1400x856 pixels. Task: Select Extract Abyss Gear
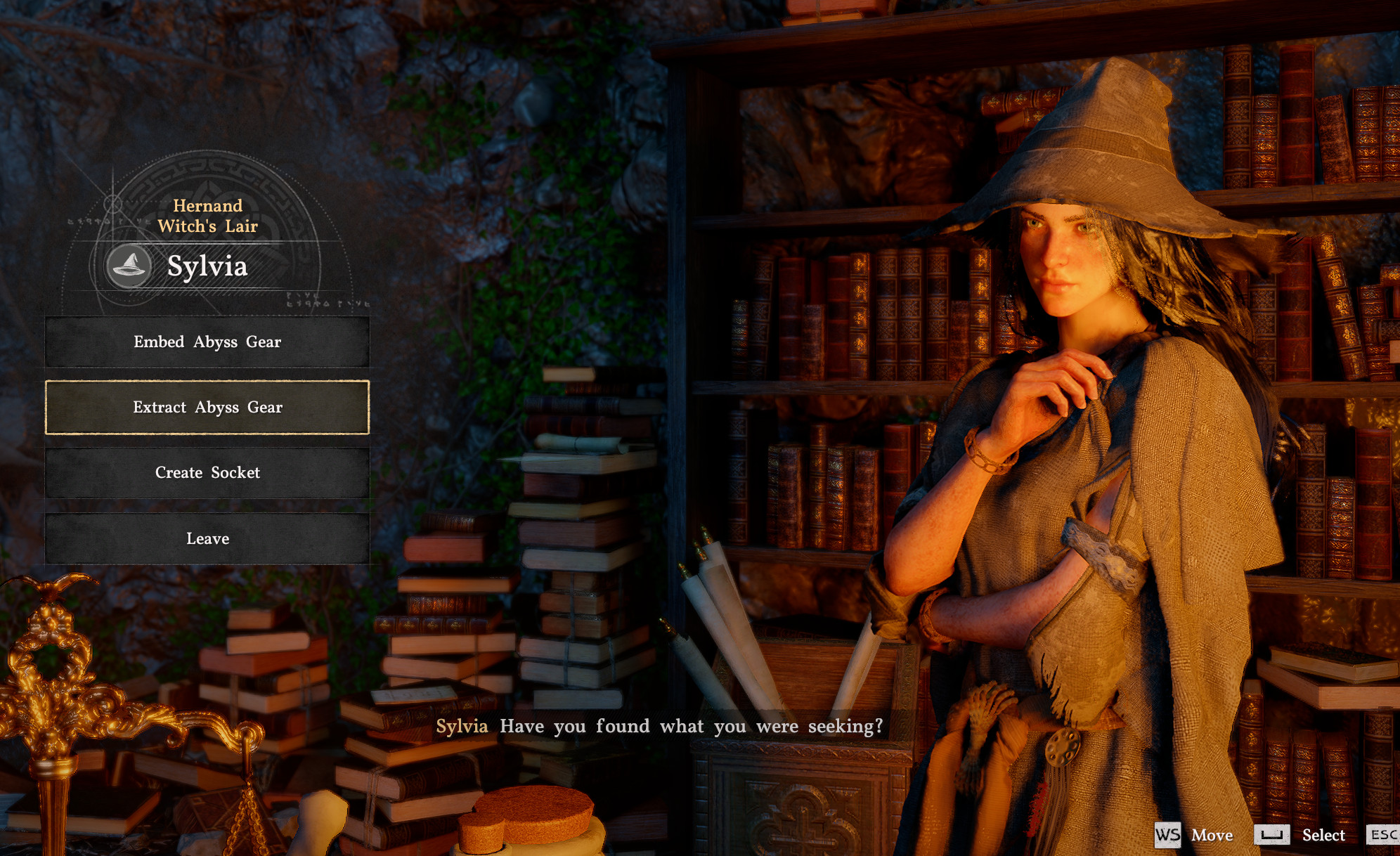coord(207,408)
